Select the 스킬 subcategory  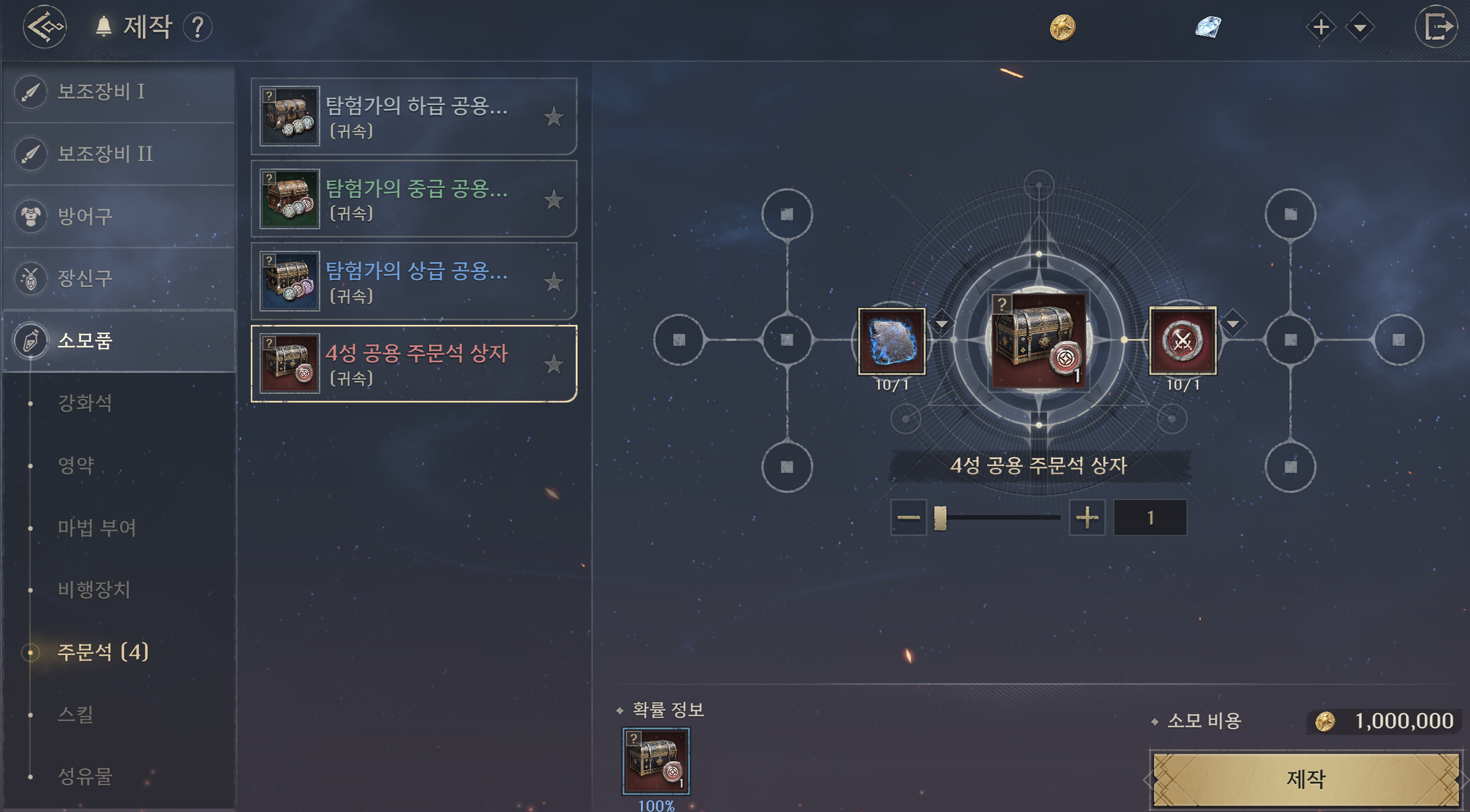[76, 714]
